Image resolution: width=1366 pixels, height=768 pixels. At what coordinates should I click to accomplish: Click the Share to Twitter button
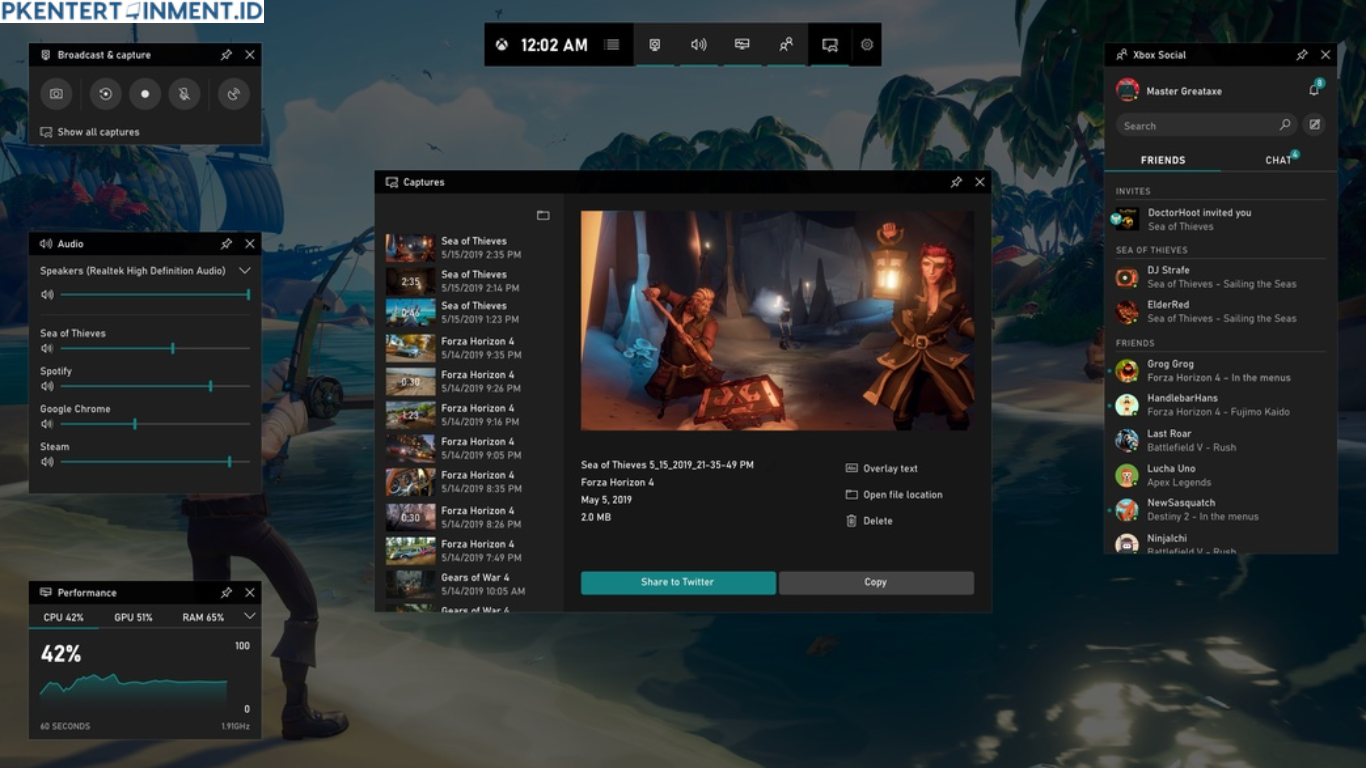pyautogui.click(x=677, y=582)
